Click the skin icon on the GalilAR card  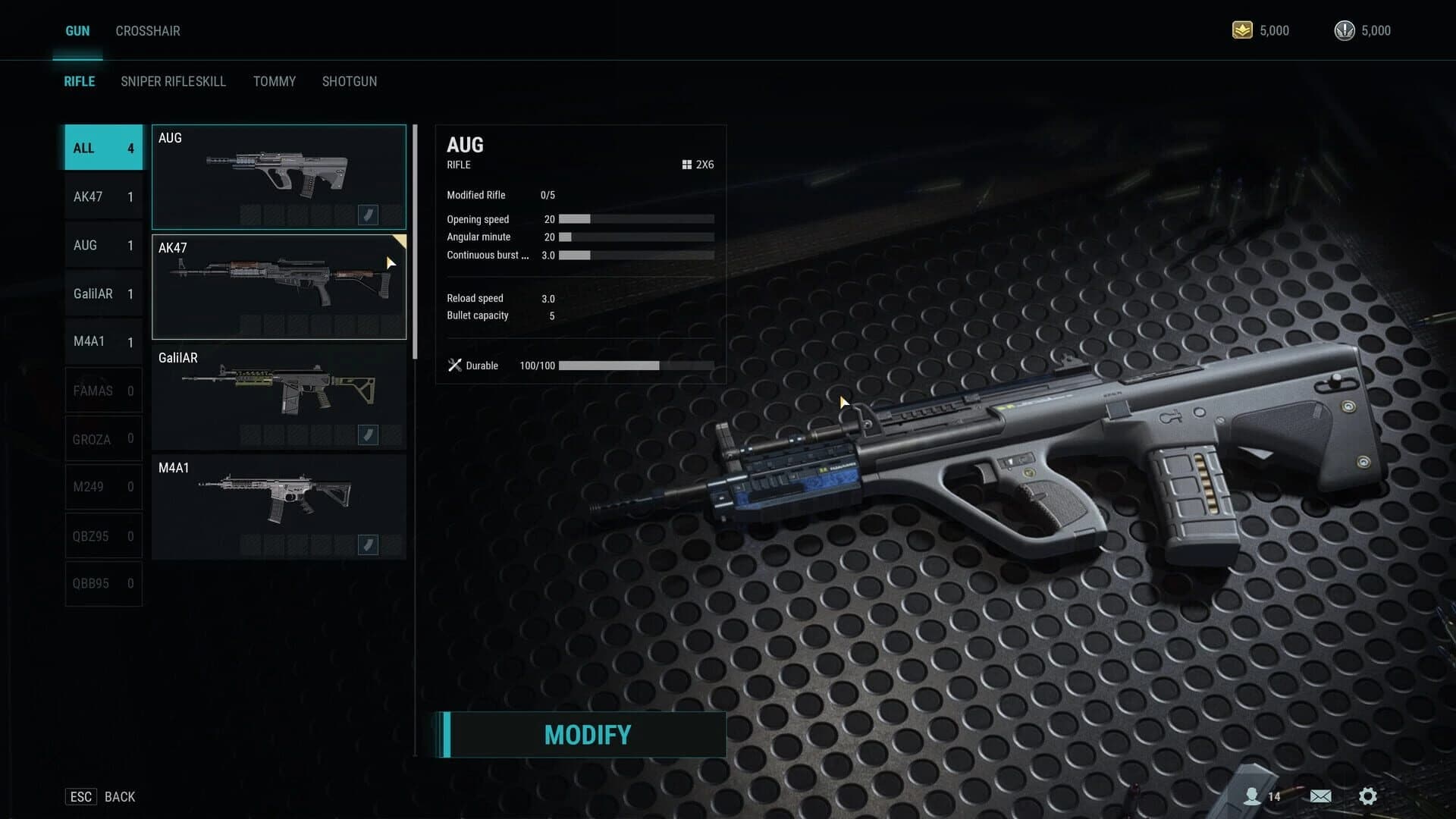click(369, 435)
